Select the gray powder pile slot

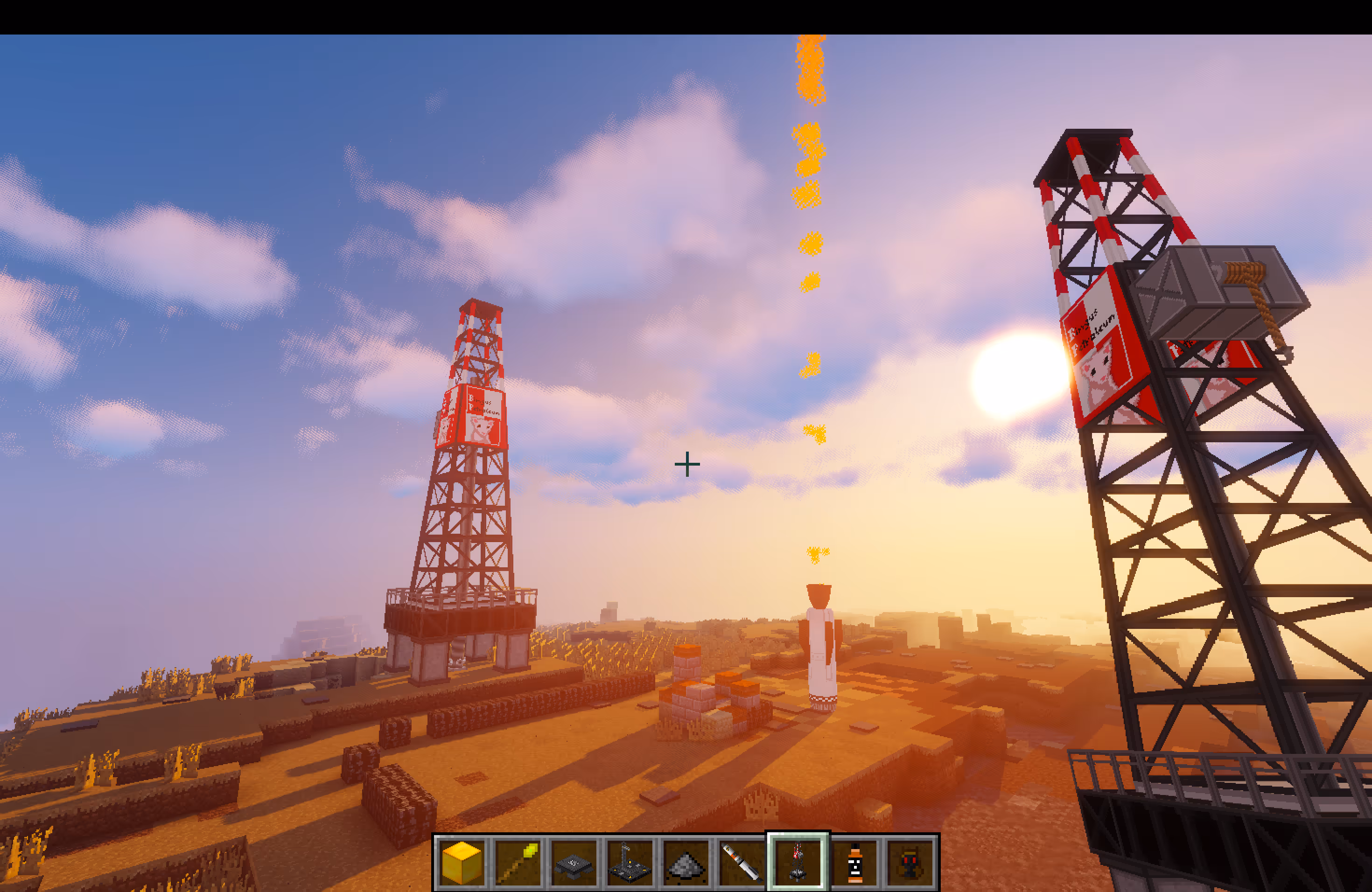point(685,862)
